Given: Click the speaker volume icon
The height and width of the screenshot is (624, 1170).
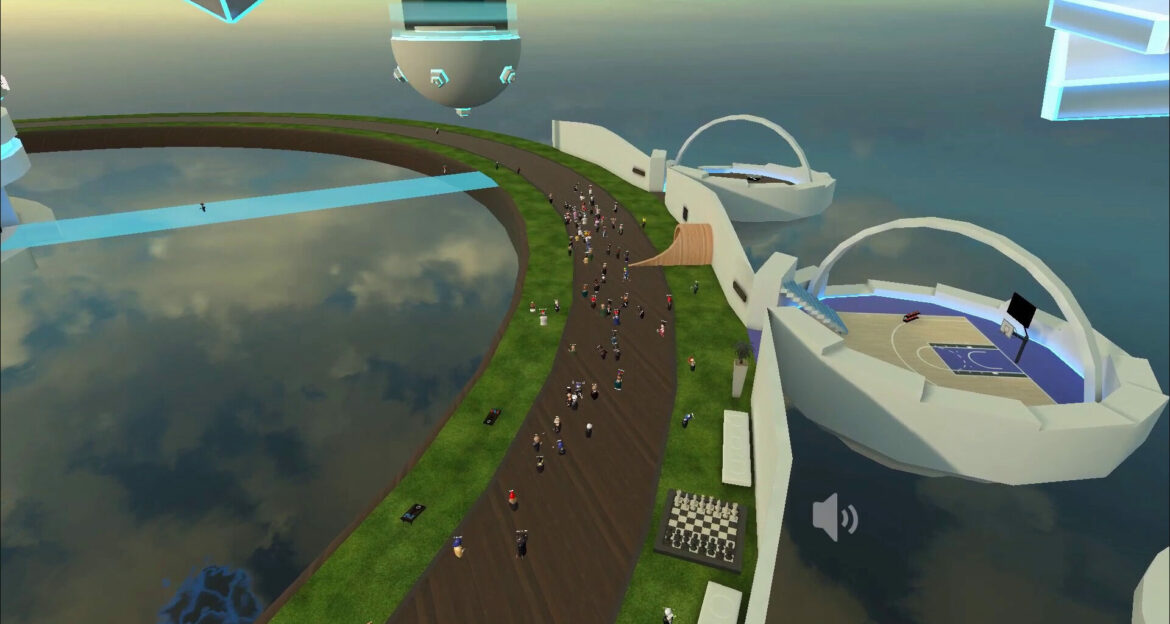Looking at the screenshot, I should (833, 517).
